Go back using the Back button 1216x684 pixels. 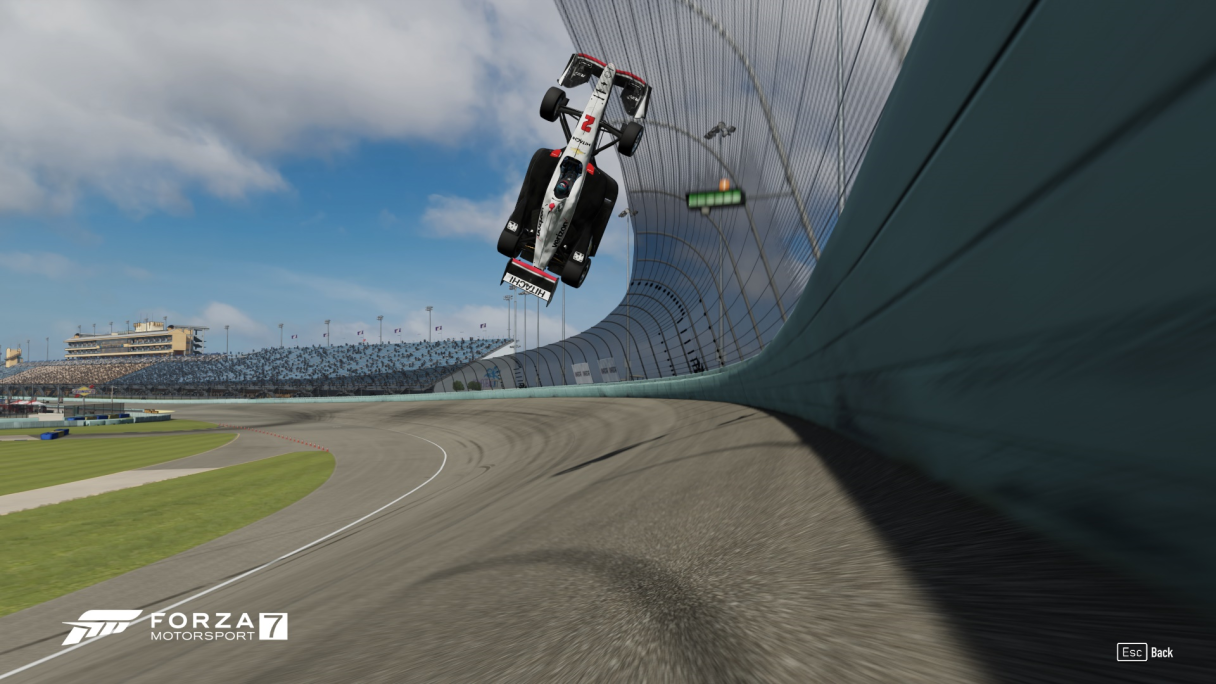[1146, 652]
